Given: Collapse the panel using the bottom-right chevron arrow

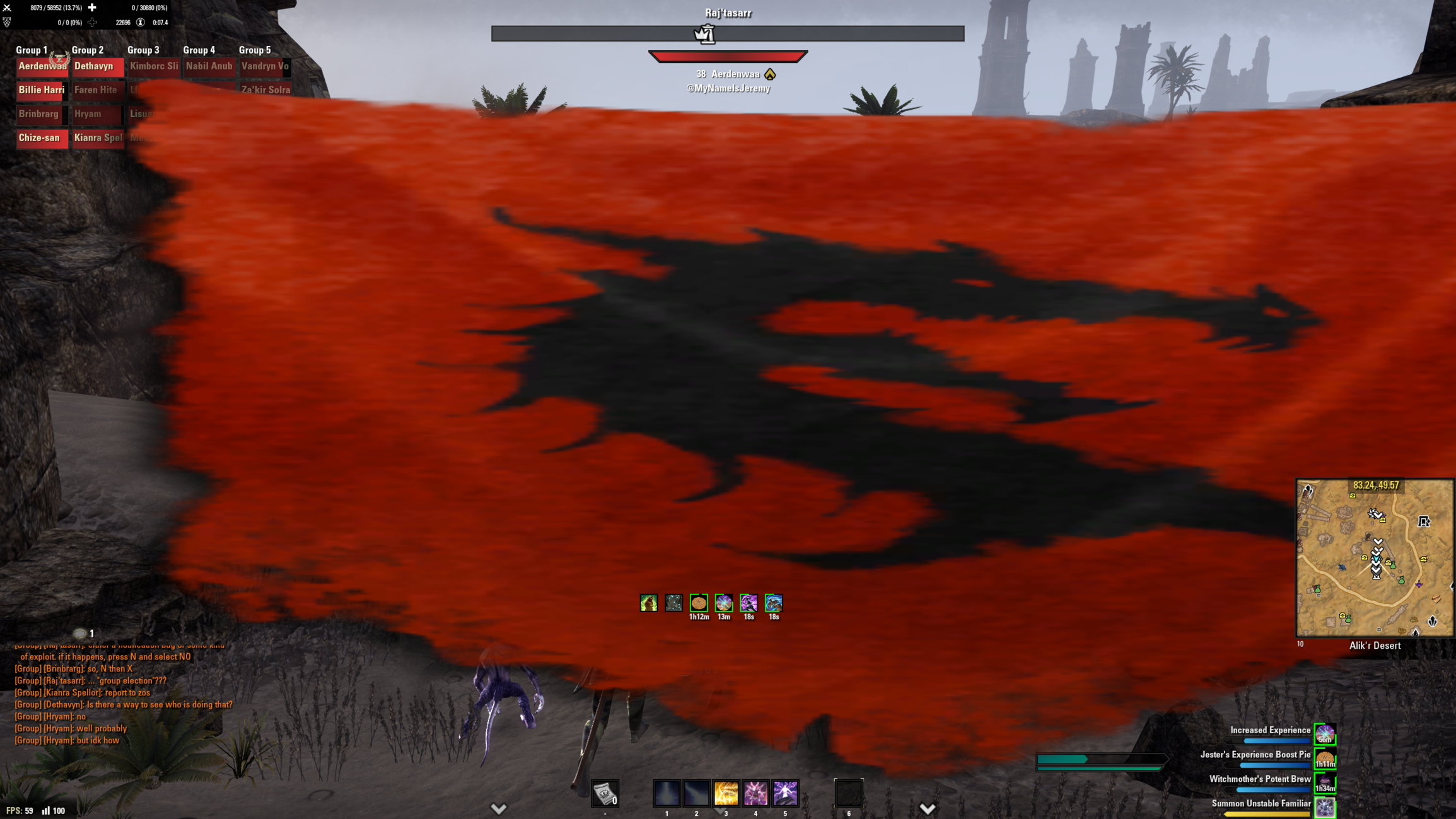Looking at the screenshot, I should coord(928,807).
